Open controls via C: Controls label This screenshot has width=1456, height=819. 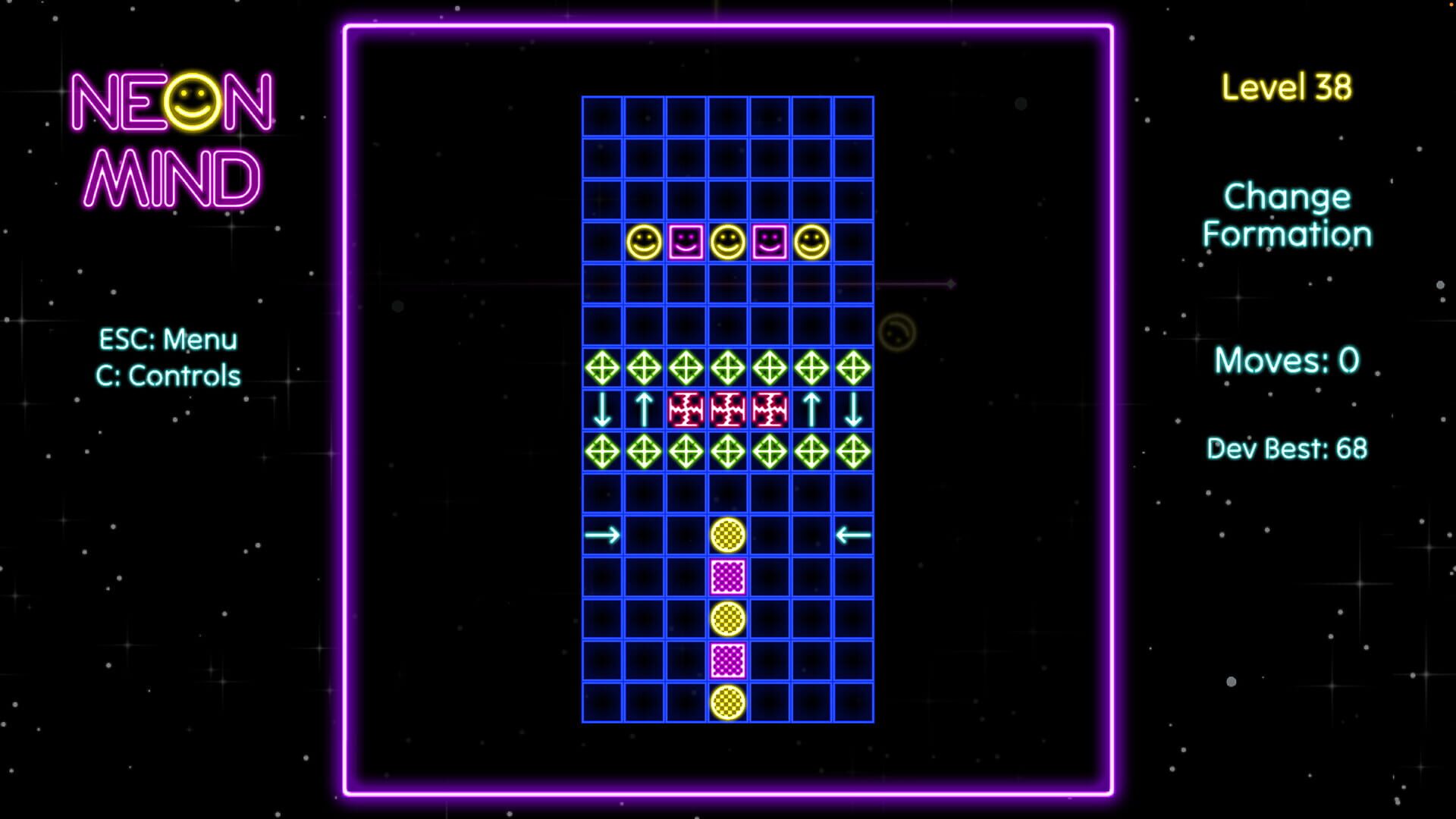168,375
